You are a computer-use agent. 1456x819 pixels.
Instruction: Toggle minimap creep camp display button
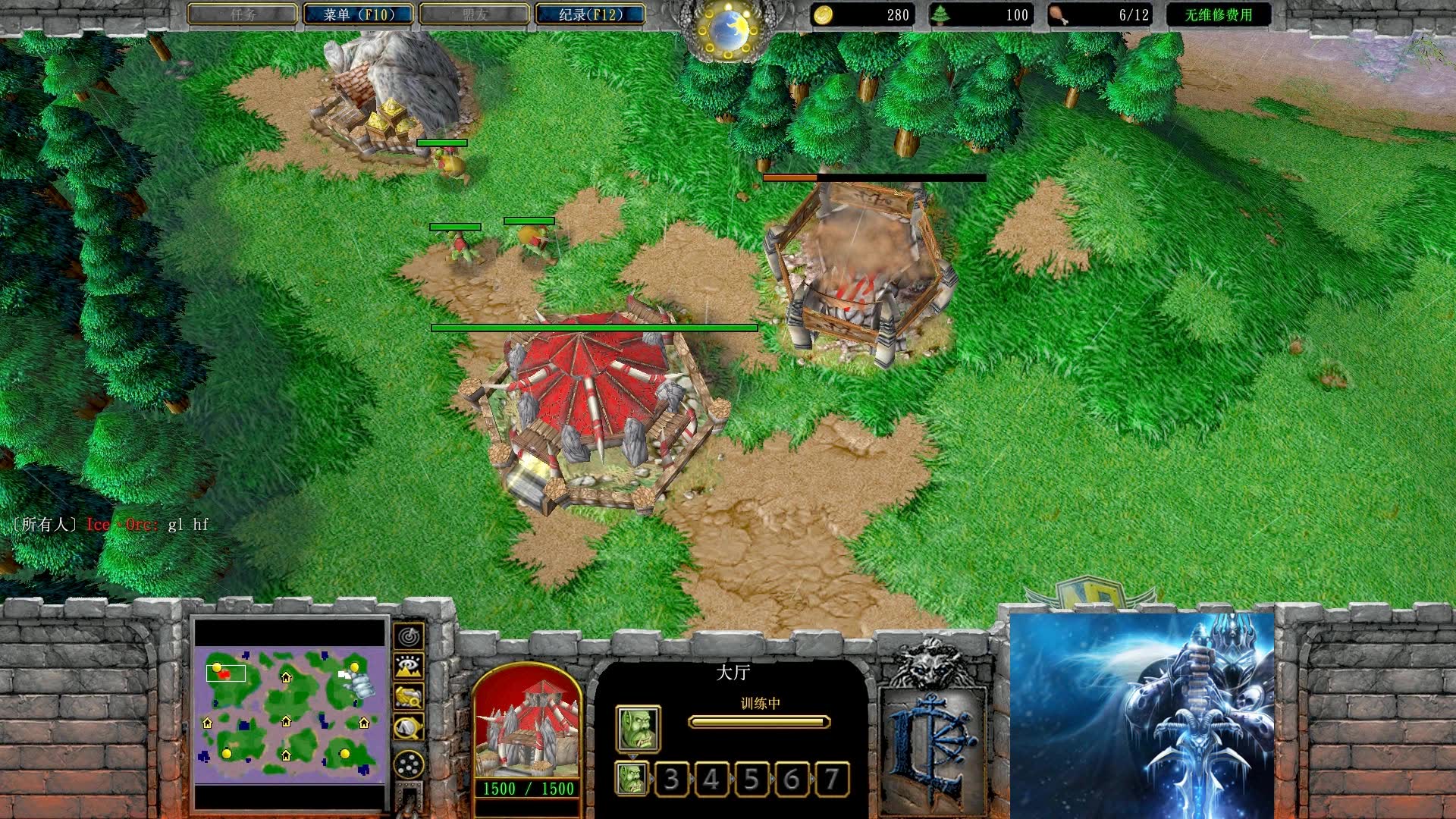tap(409, 727)
